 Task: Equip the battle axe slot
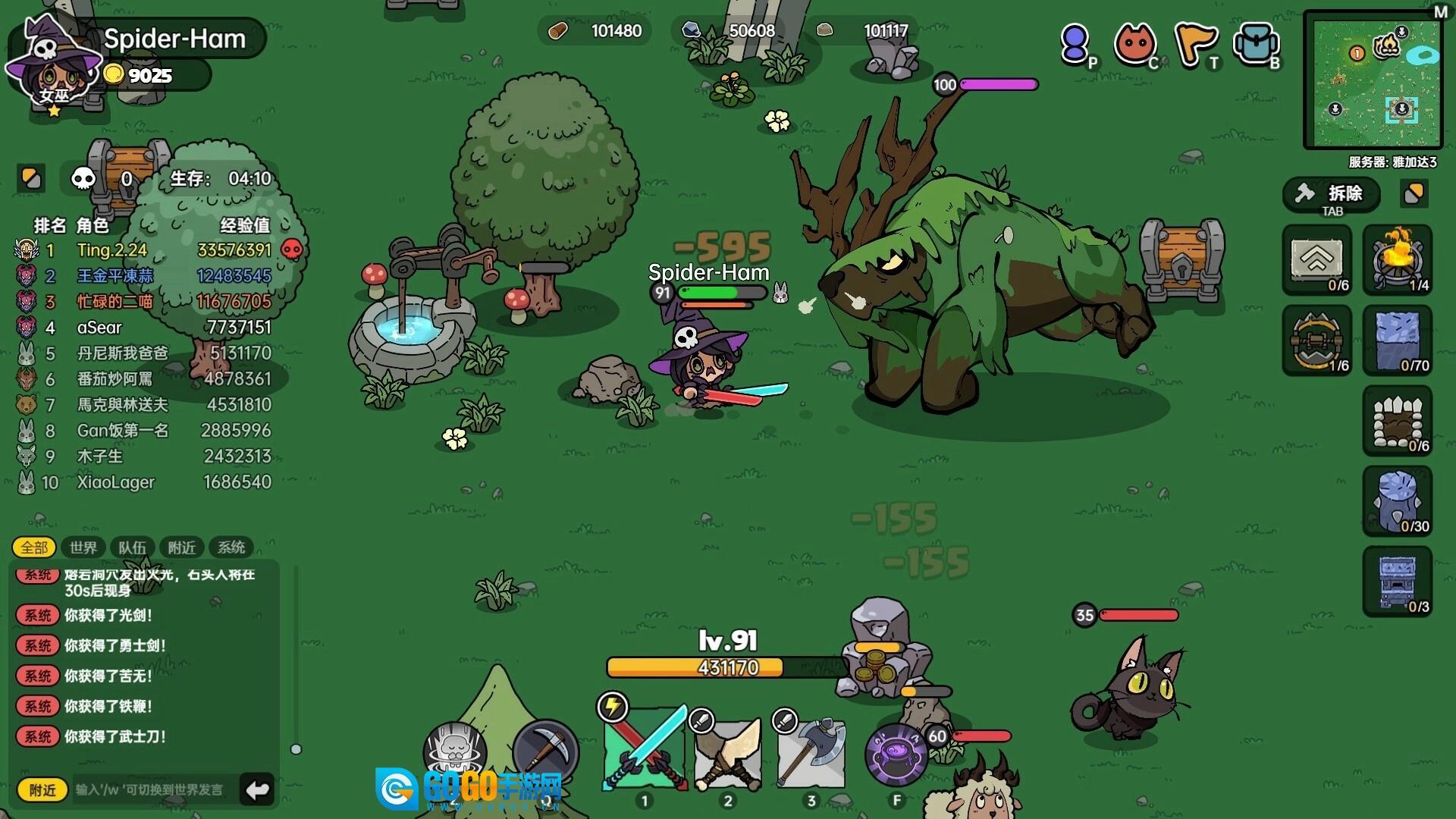coord(811,752)
